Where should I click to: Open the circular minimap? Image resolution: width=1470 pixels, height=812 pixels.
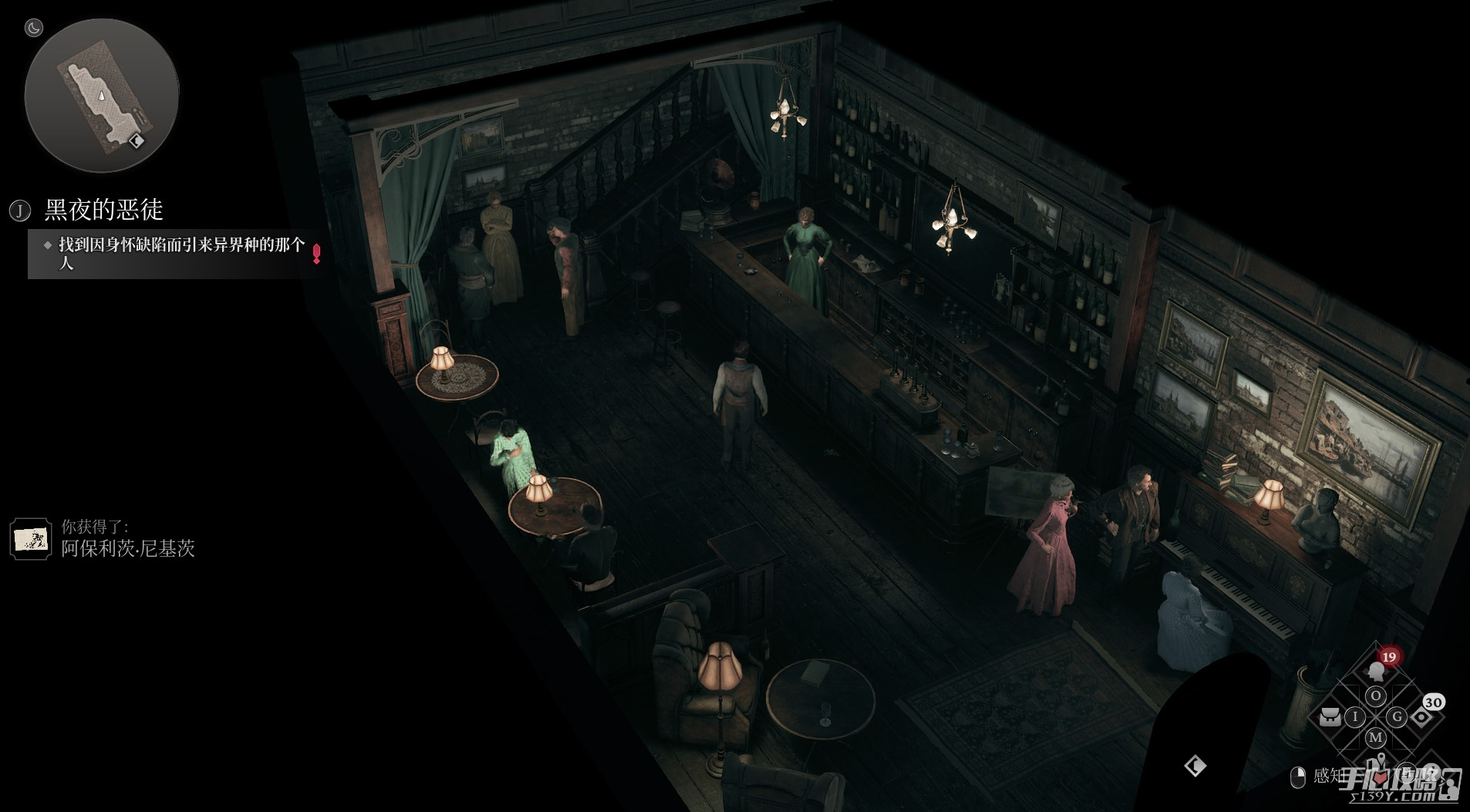(x=101, y=96)
